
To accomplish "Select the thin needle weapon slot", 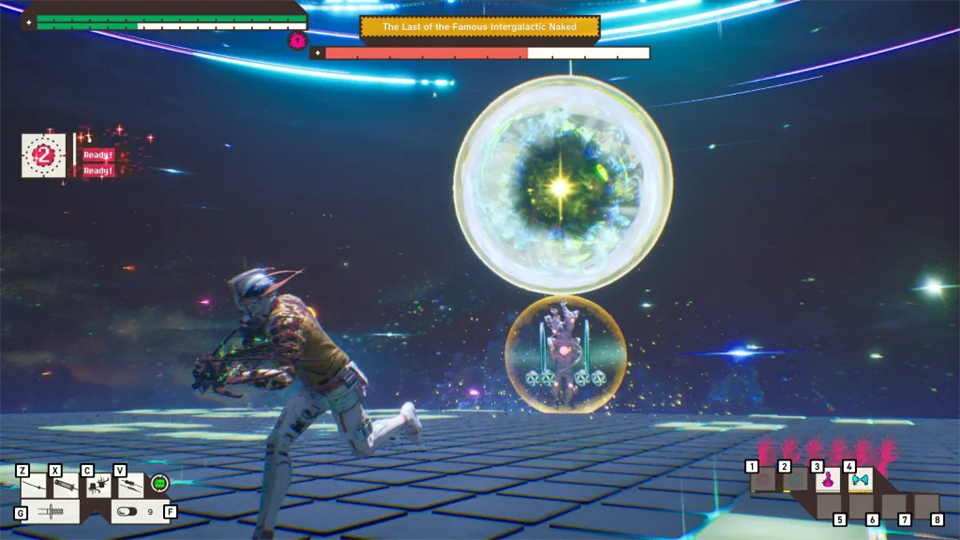I will [35, 486].
